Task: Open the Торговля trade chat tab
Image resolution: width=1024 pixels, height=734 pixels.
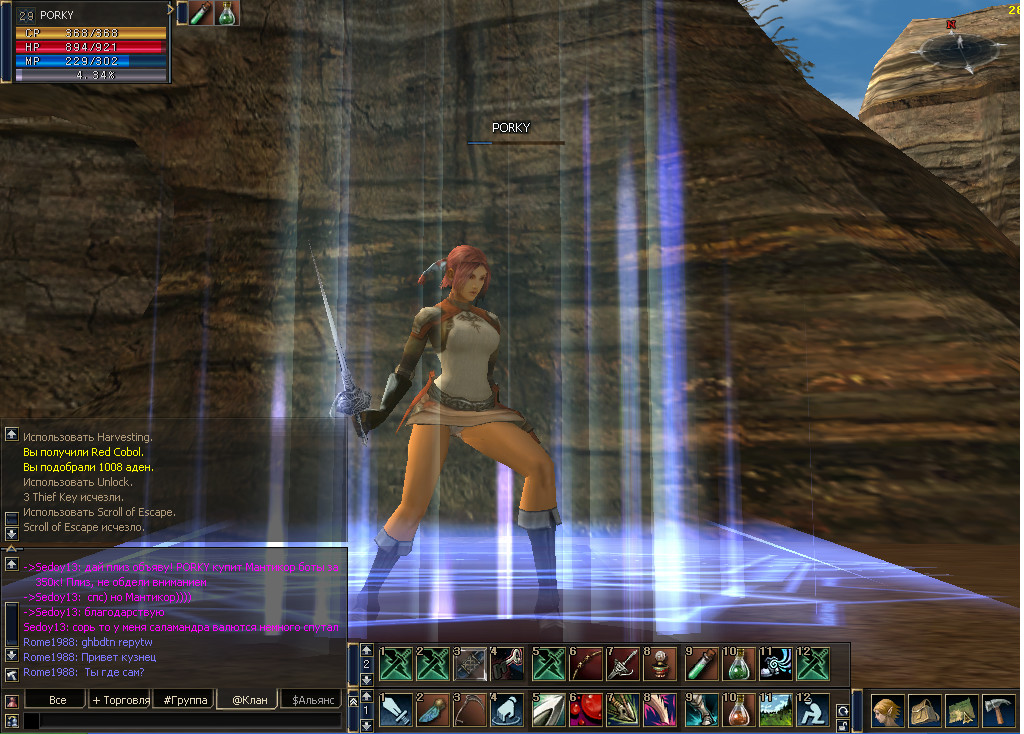Action: (x=120, y=700)
